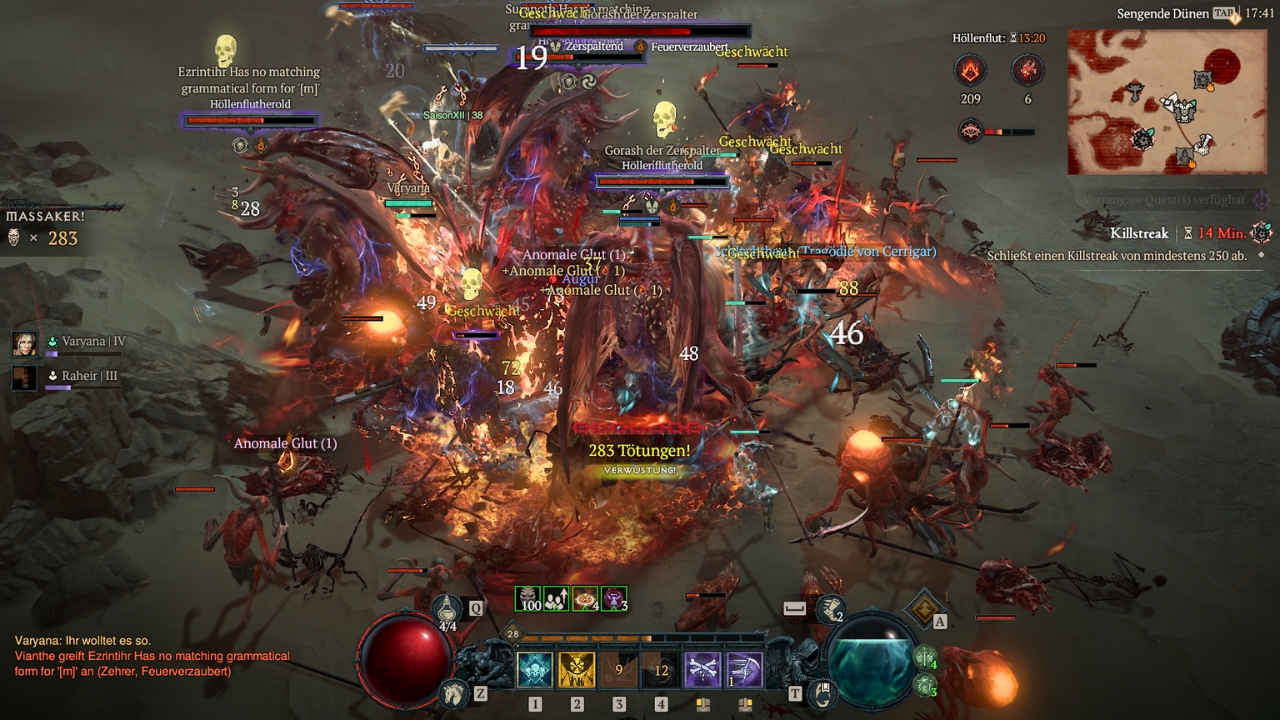The height and width of the screenshot is (720, 1280).
Task: Open the Sengende Dünen minimap
Action: coord(1167,101)
